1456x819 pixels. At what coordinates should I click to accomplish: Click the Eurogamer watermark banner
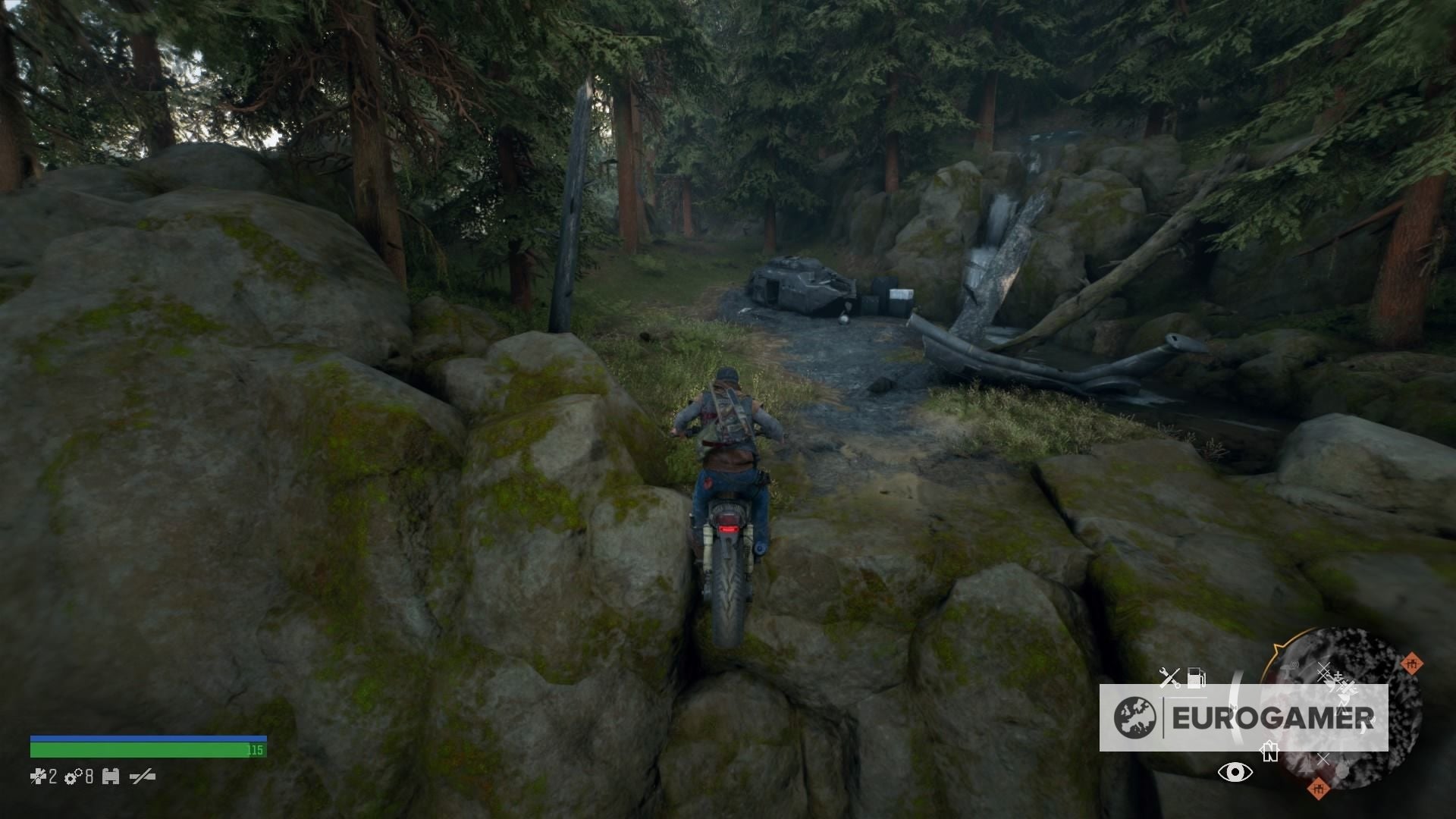pyautogui.click(x=1244, y=717)
